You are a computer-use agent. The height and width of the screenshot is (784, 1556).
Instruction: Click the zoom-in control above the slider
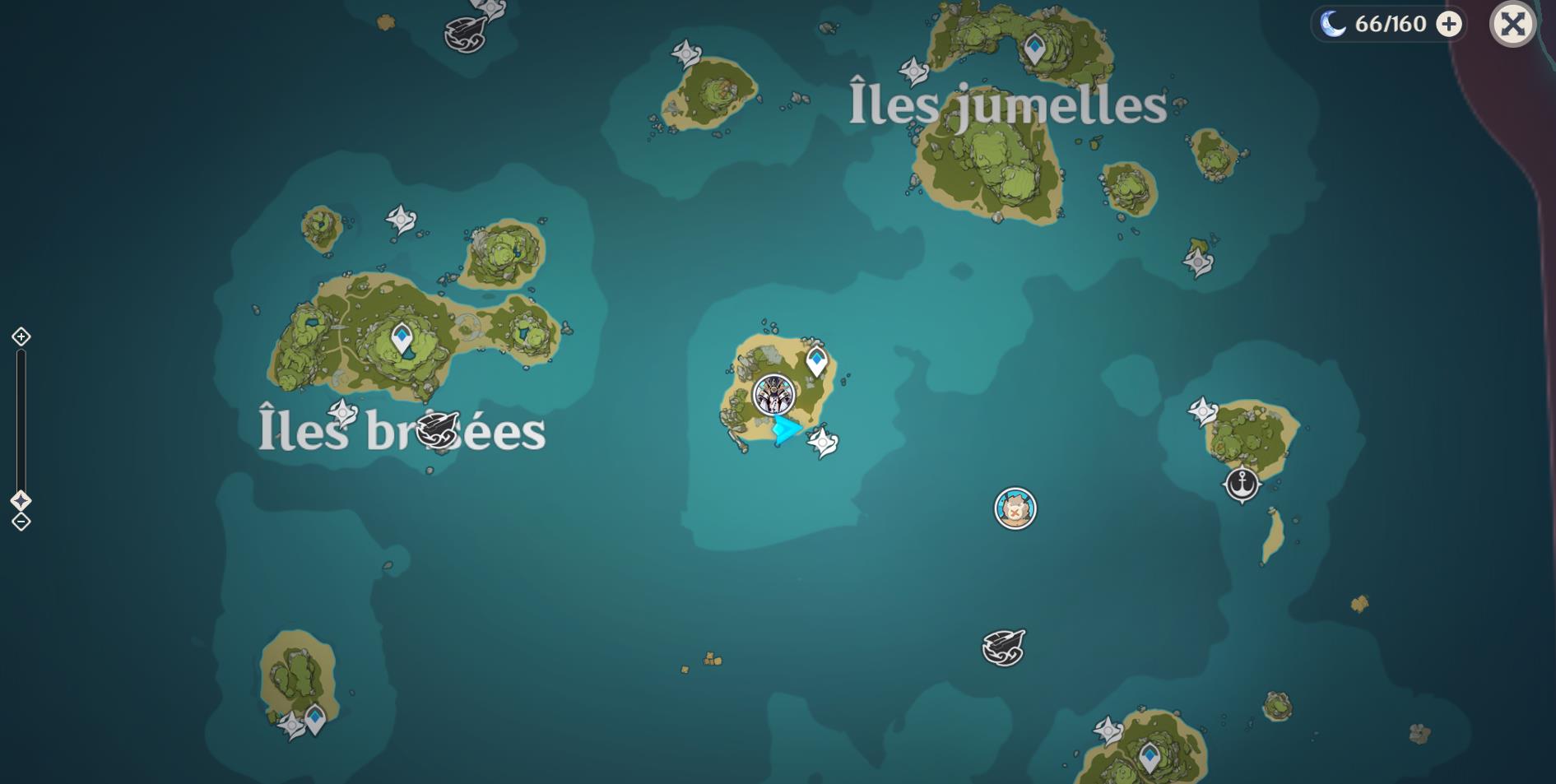point(20,336)
